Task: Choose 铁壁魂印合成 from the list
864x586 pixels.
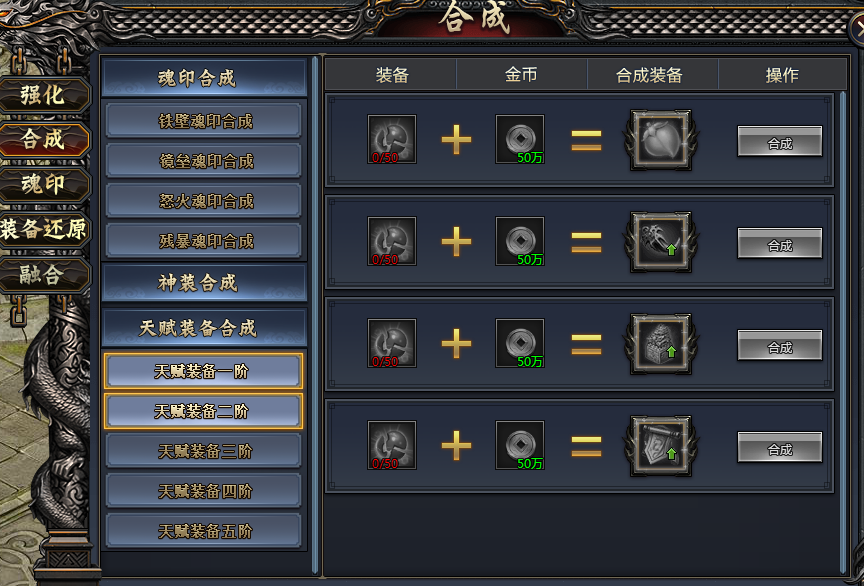Action: tap(204, 121)
